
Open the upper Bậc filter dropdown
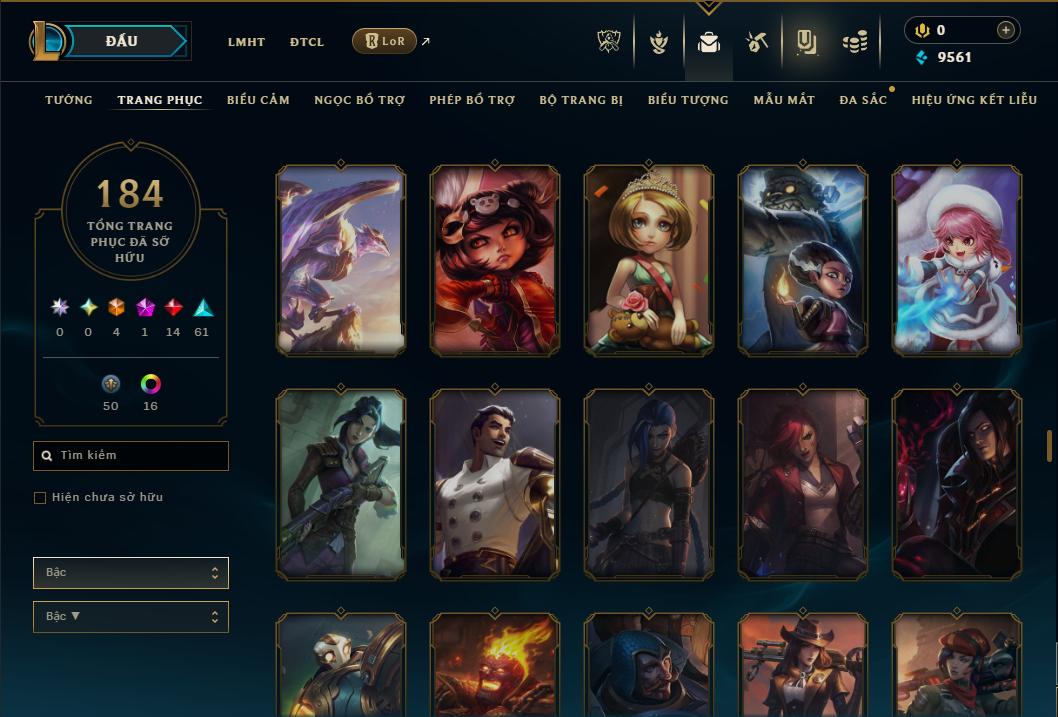pos(130,573)
